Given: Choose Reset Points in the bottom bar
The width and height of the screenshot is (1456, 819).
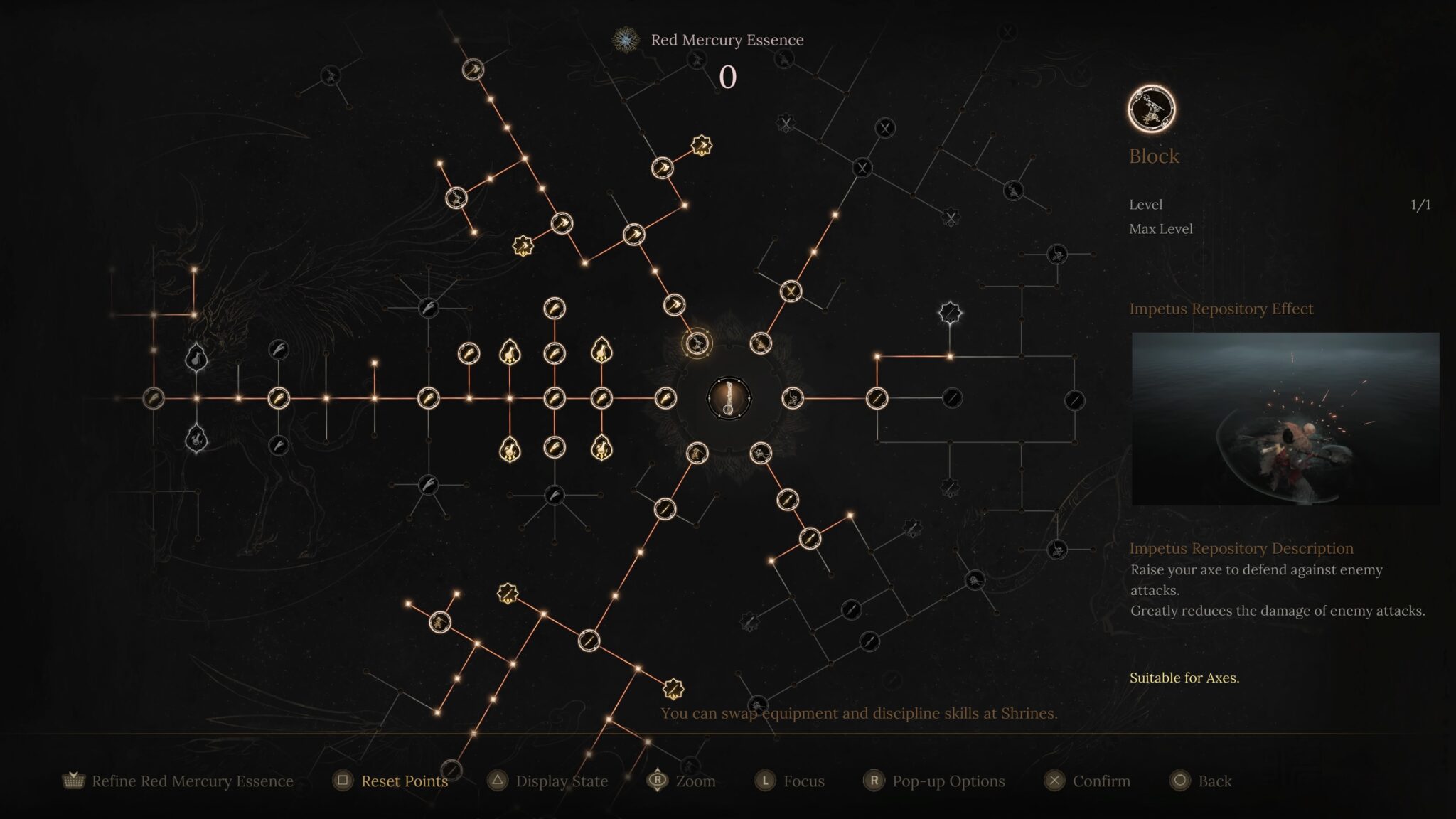Looking at the screenshot, I should [x=404, y=781].
